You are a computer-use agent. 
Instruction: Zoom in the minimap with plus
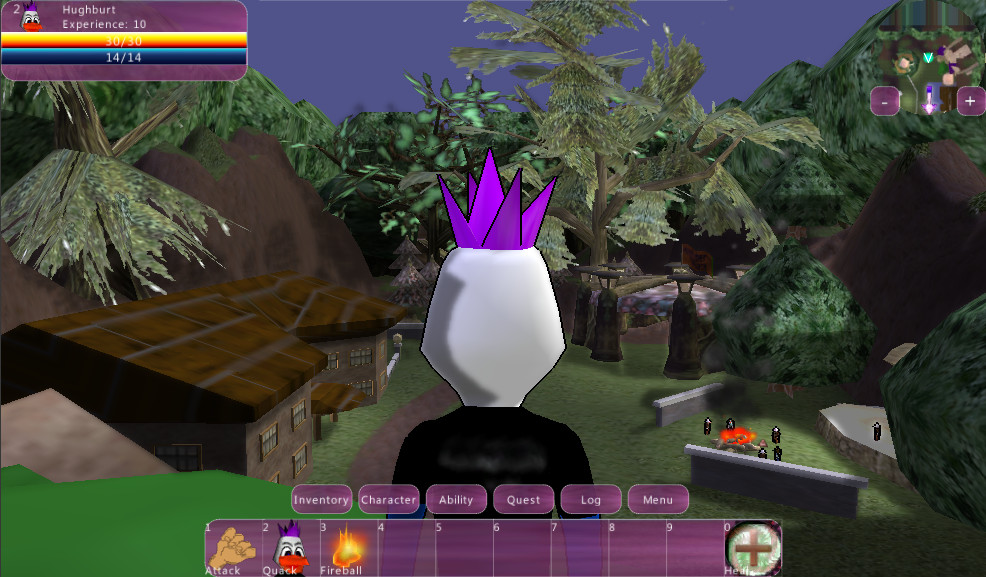tap(971, 101)
